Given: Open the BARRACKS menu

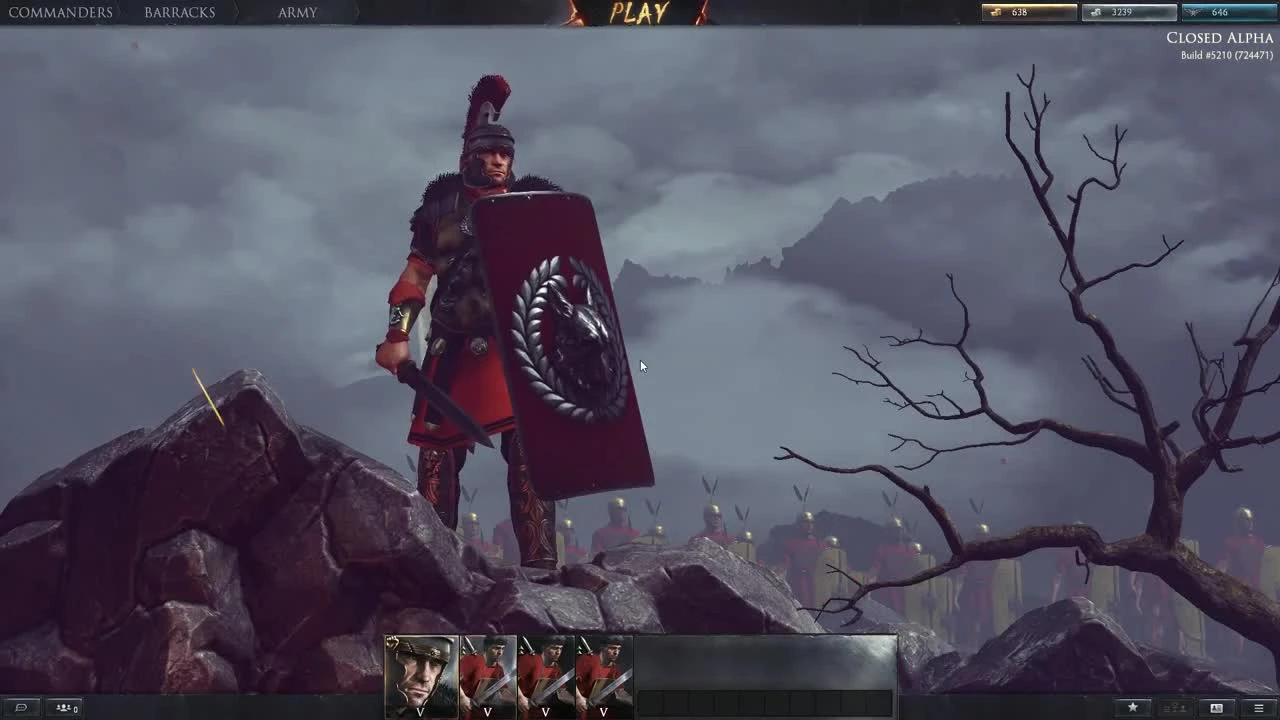Looking at the screenshot, I should [x=181, y=12].
